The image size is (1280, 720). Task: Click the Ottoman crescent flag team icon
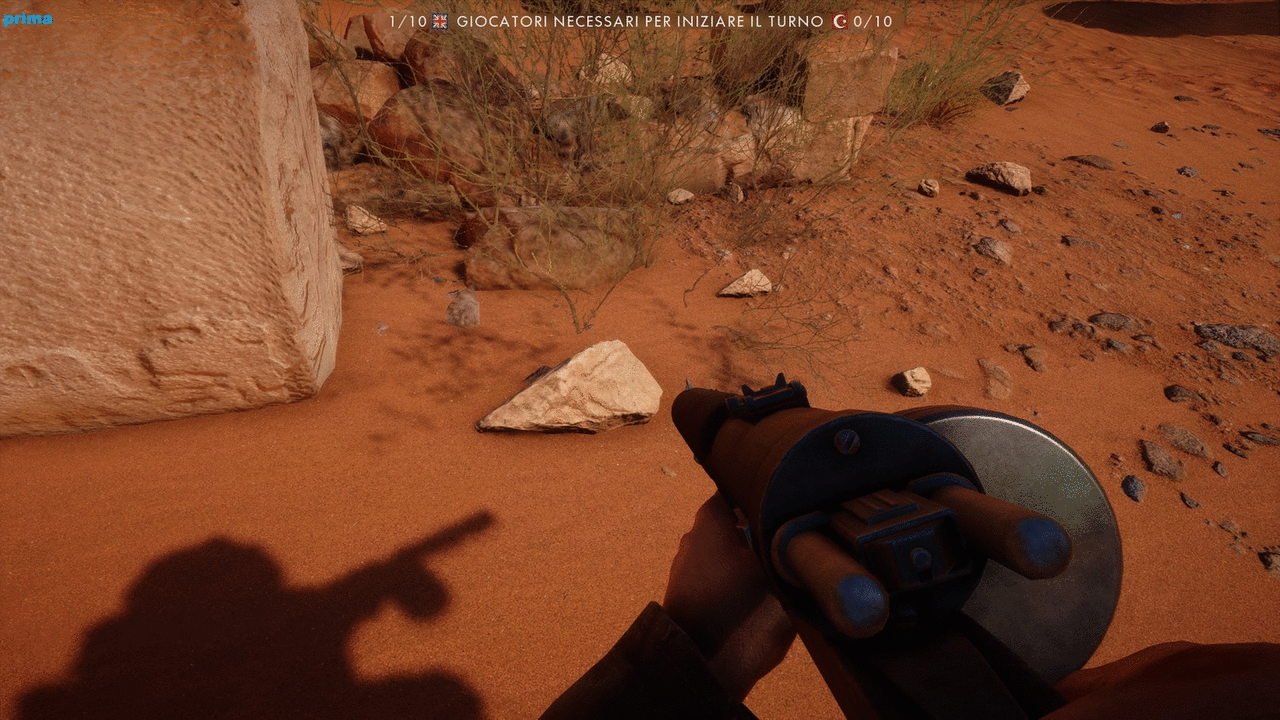[841, 21]
